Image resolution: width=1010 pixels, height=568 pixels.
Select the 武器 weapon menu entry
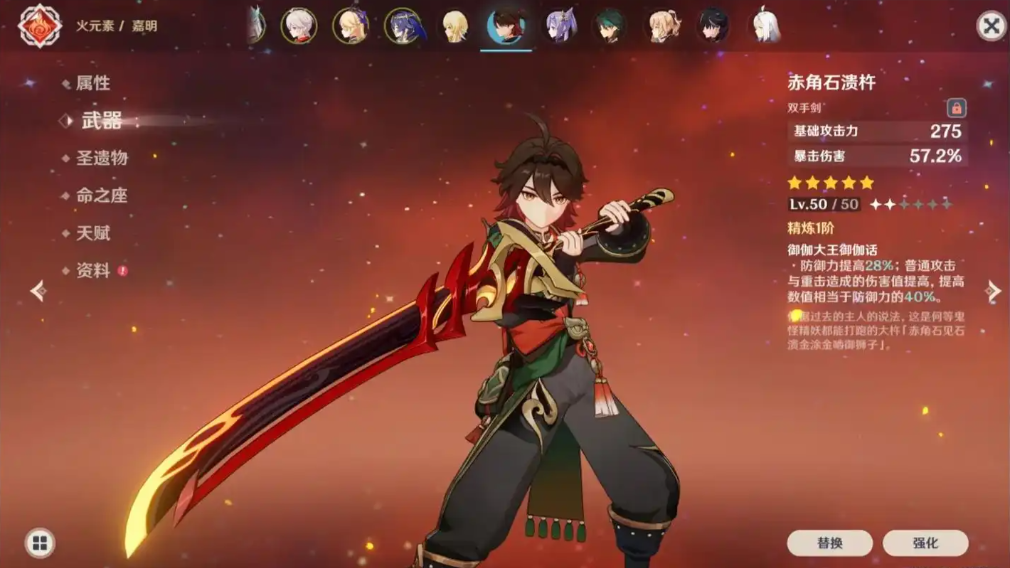[101, 121]
